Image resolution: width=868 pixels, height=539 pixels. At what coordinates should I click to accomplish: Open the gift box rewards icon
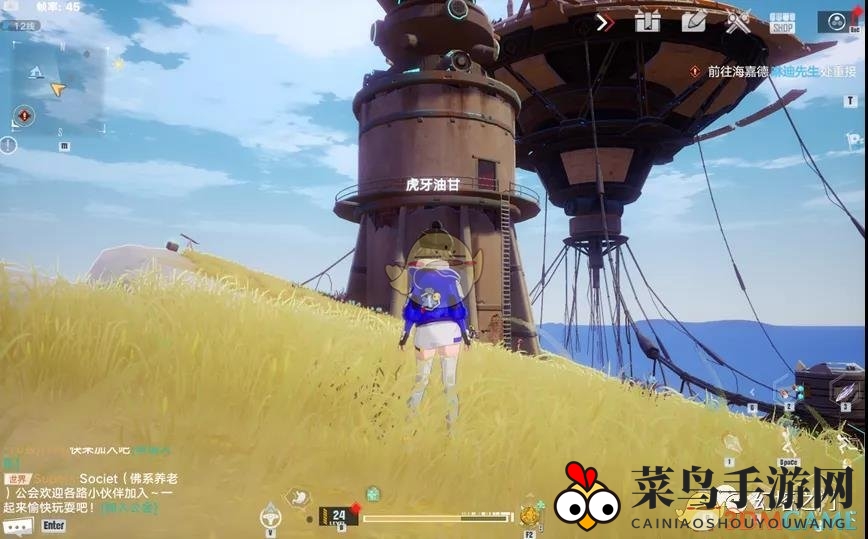coord(648,22)
